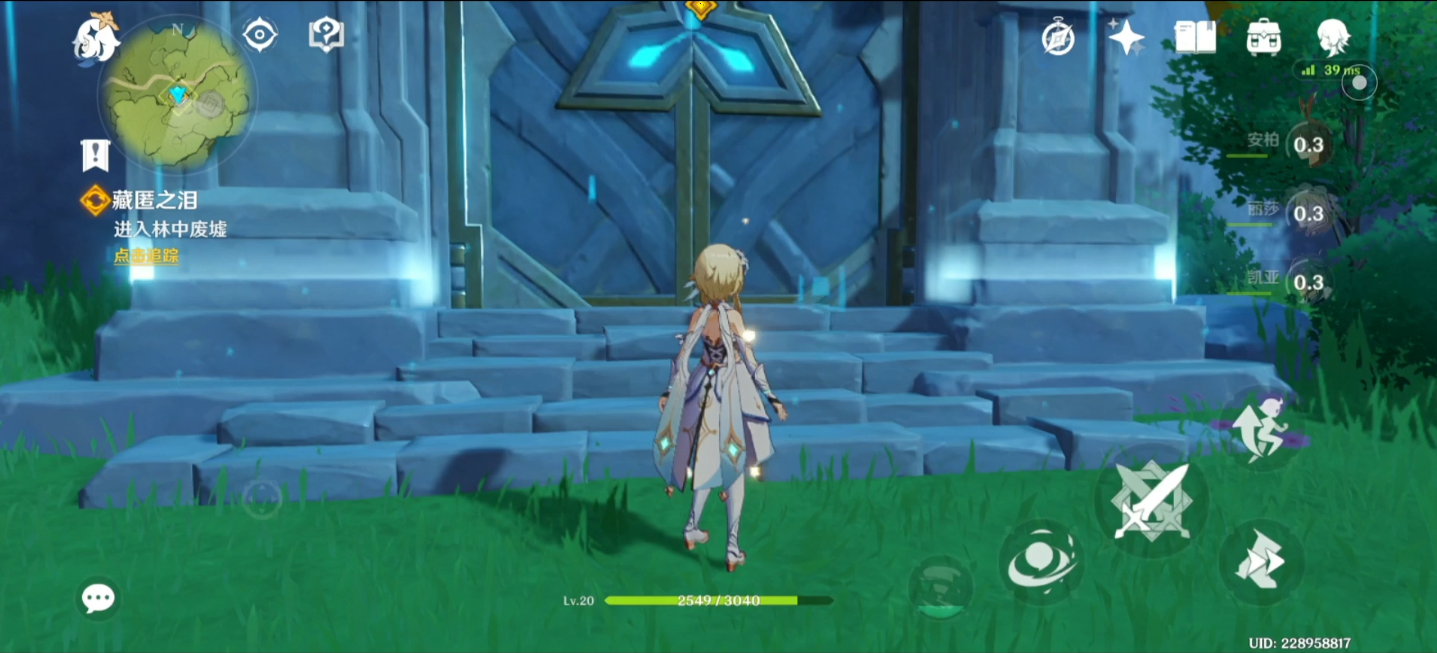This screenshot has height=653, width=1437.
Task: Open the chat speech bubble
Action: coord(98,598)
